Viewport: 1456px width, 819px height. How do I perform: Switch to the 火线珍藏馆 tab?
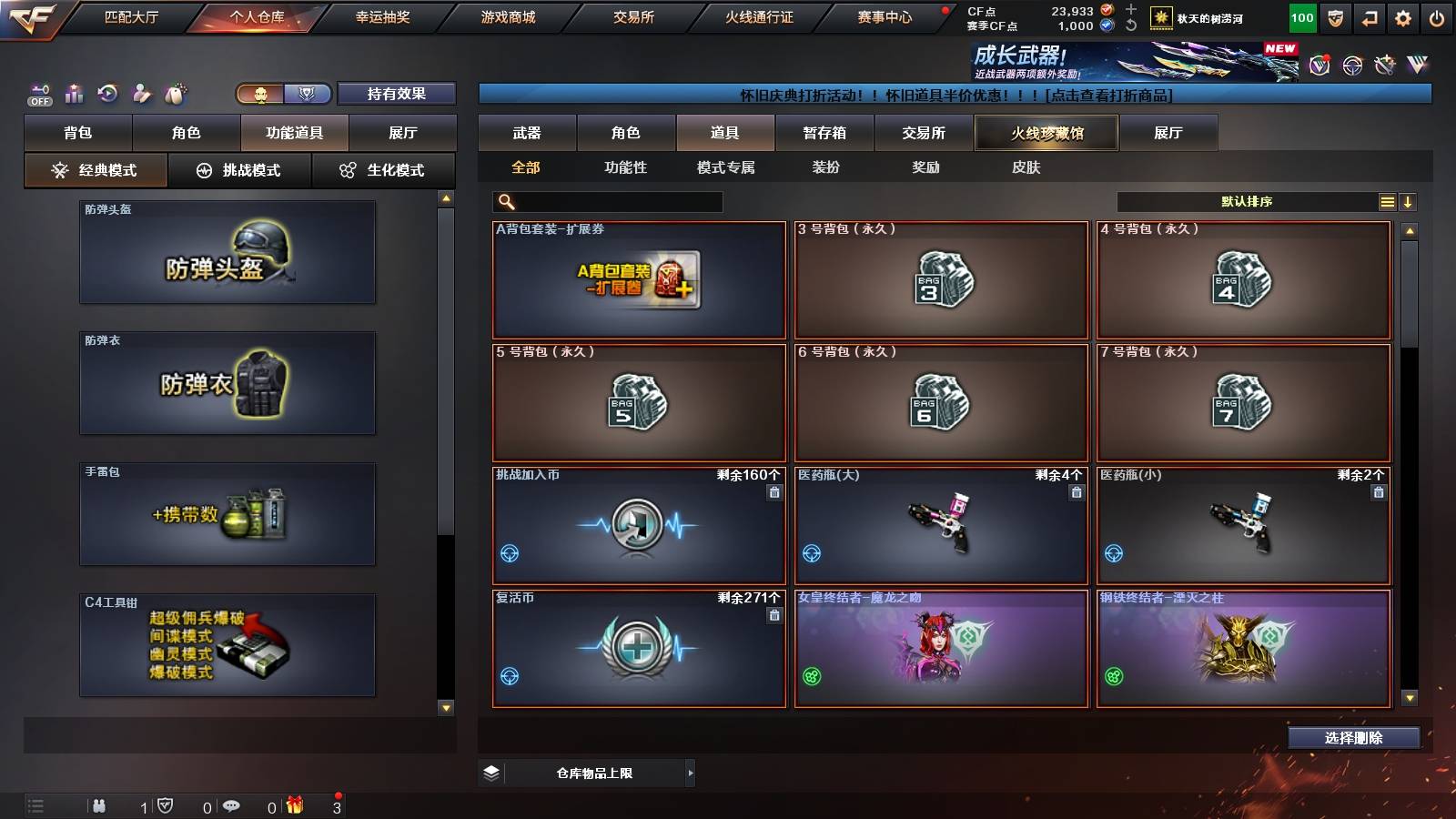pyautogui.click(x=1044, y=133)
